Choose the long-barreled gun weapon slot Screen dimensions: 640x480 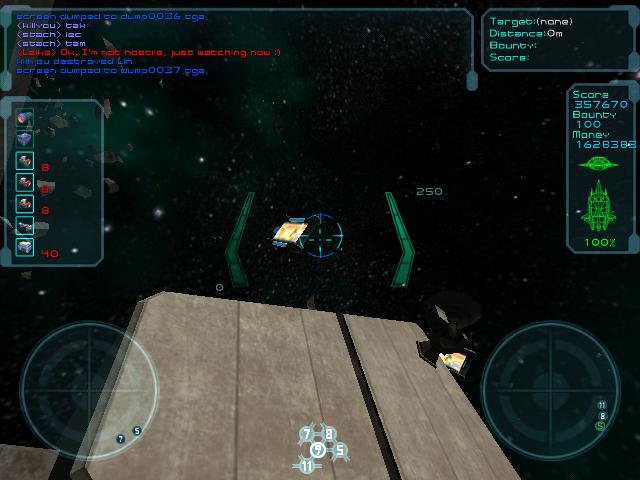pos(26,225)
